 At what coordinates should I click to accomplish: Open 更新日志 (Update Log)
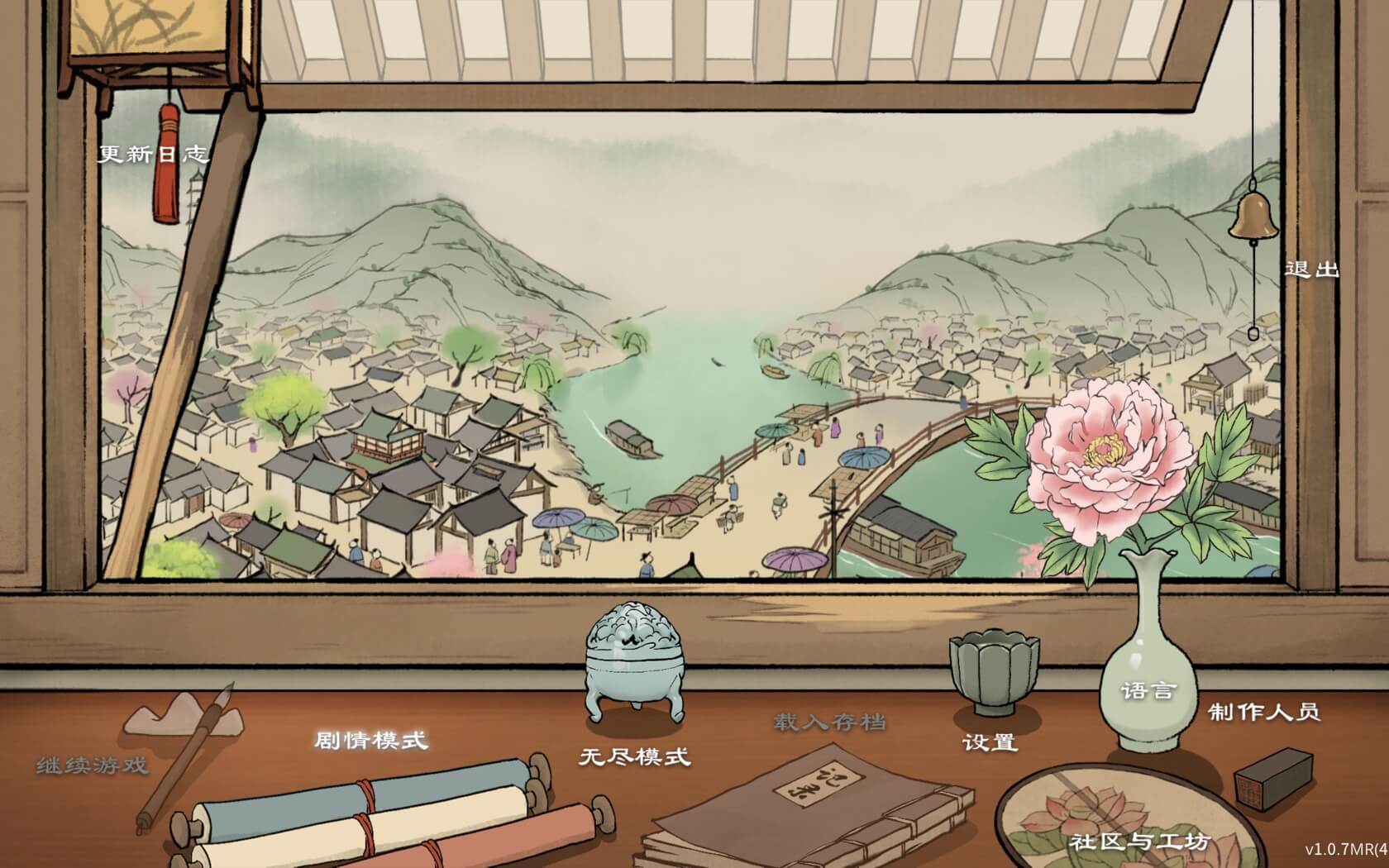click(x=153, y=153)
